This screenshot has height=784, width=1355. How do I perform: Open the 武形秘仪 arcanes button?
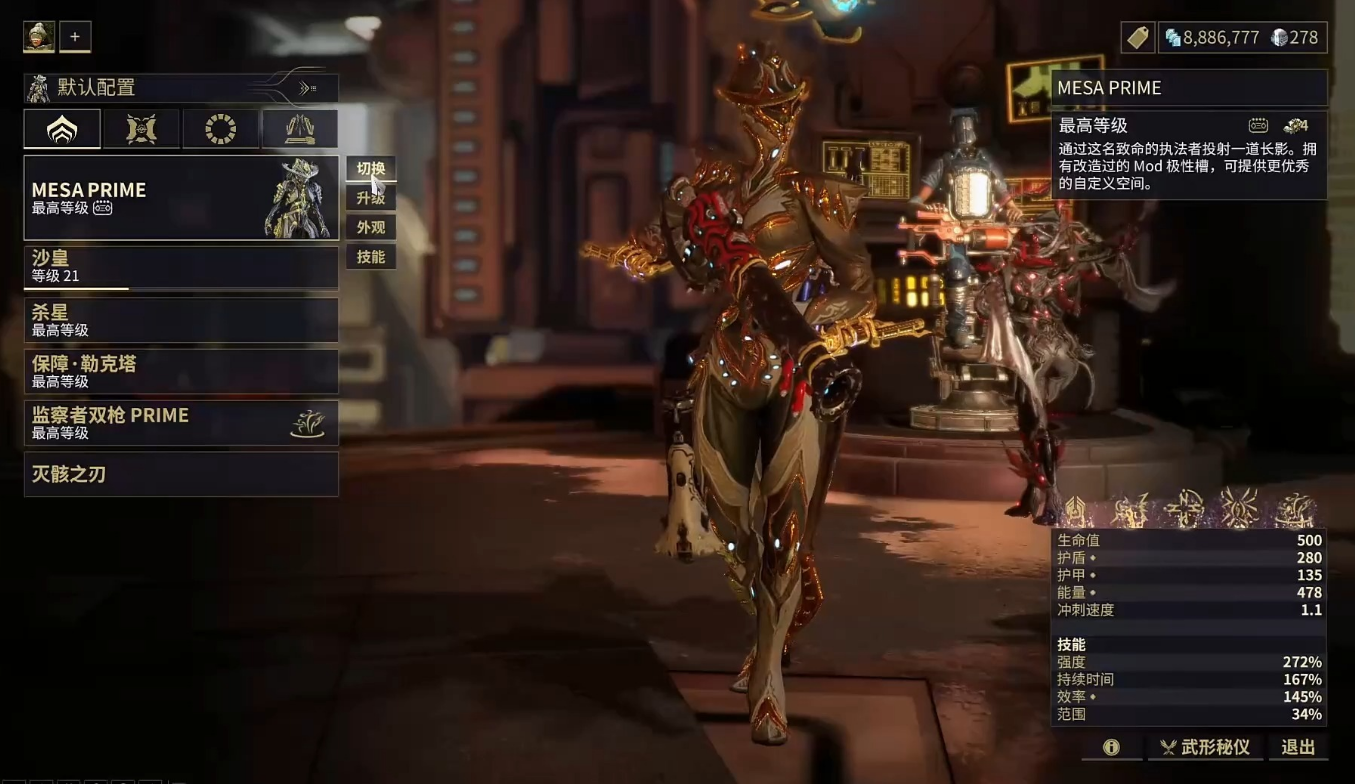[1205, 747]
